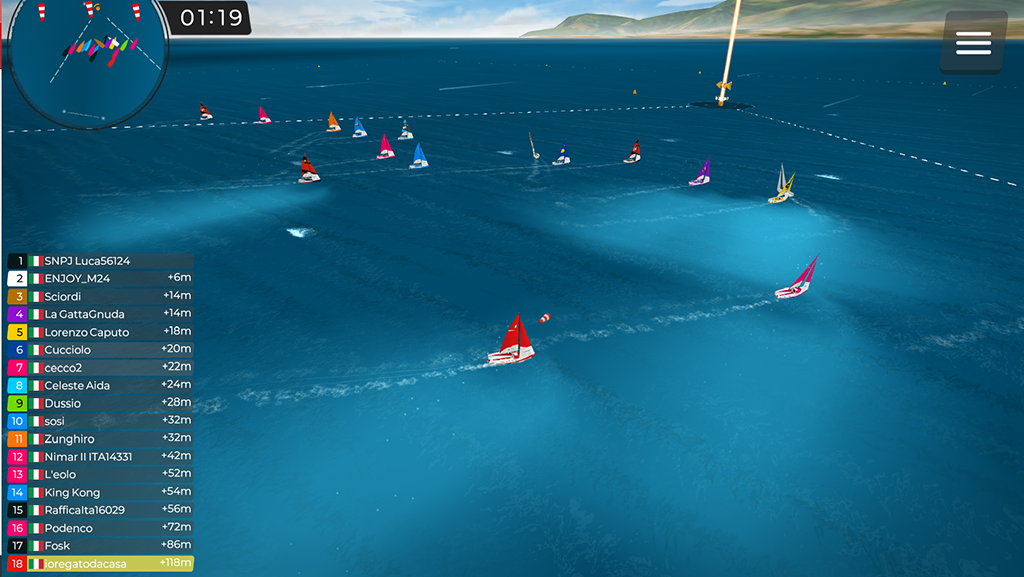Viewport: 1024px width, 577px height.
Task: Select Podenco leaderboard row
Action: pyautogui.click(x=100, y=528)
